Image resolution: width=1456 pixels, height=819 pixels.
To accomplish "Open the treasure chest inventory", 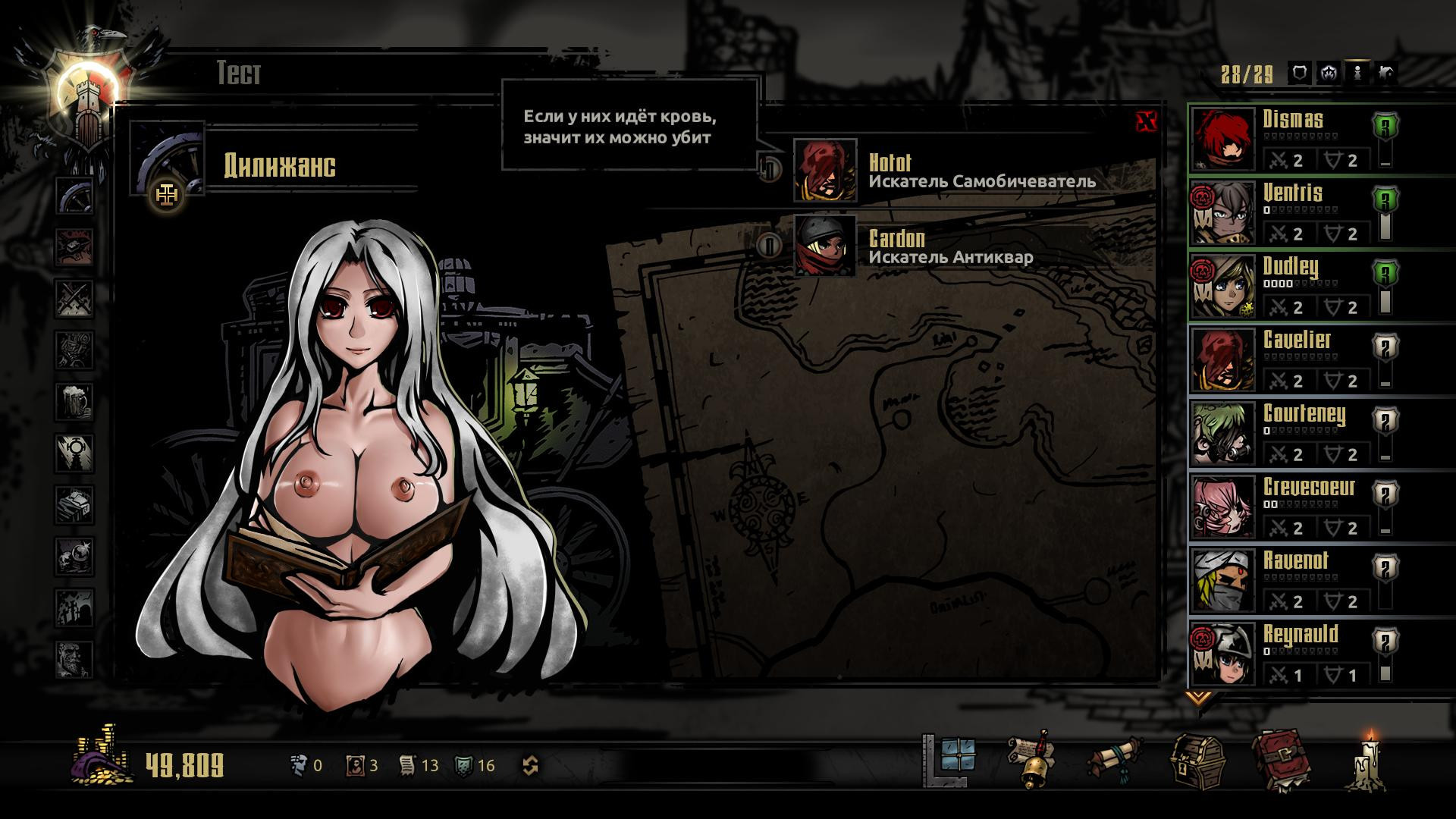I will pos(1197,761).
